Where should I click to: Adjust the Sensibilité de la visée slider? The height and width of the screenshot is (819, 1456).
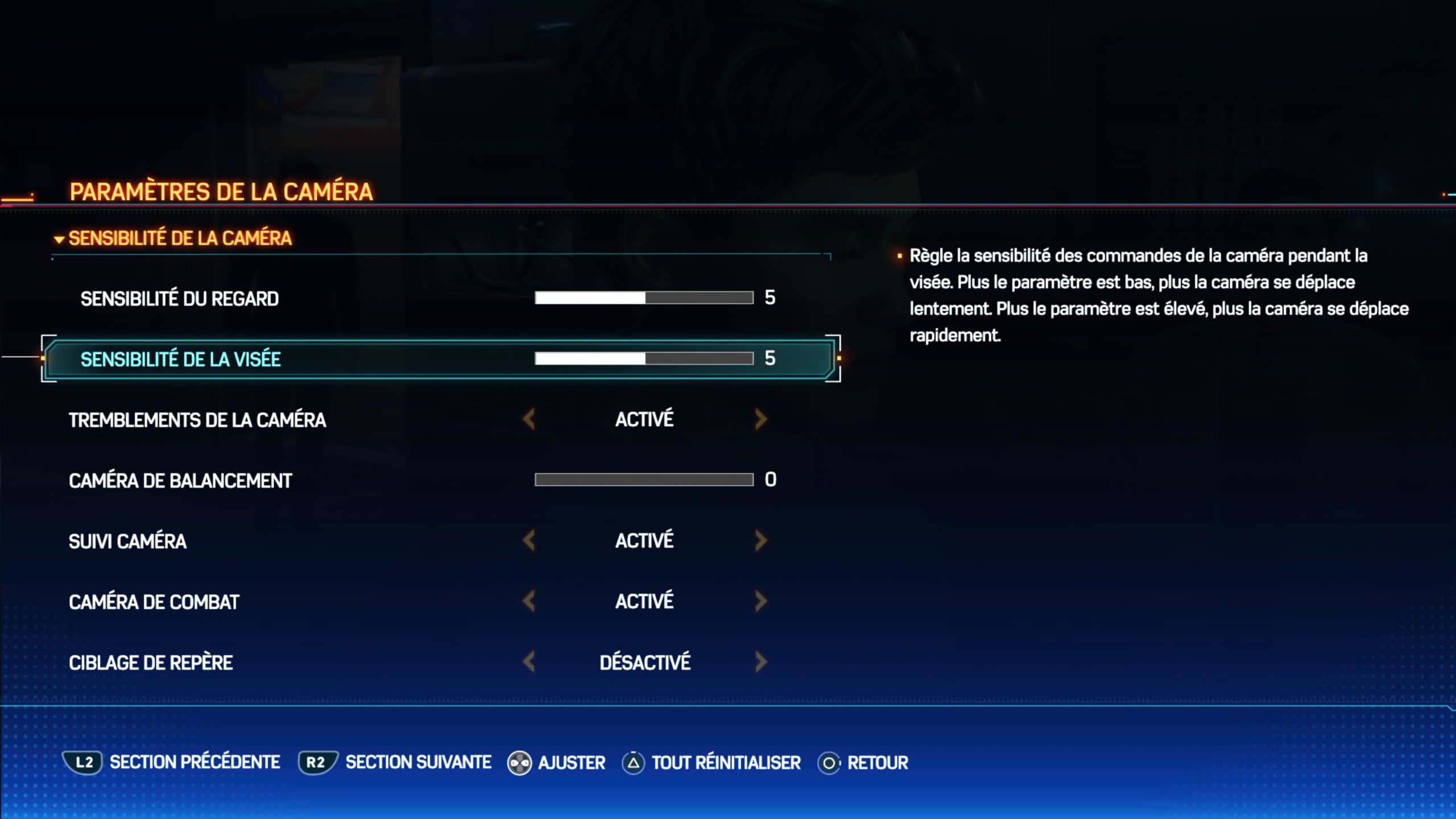[x=644, y=358]
